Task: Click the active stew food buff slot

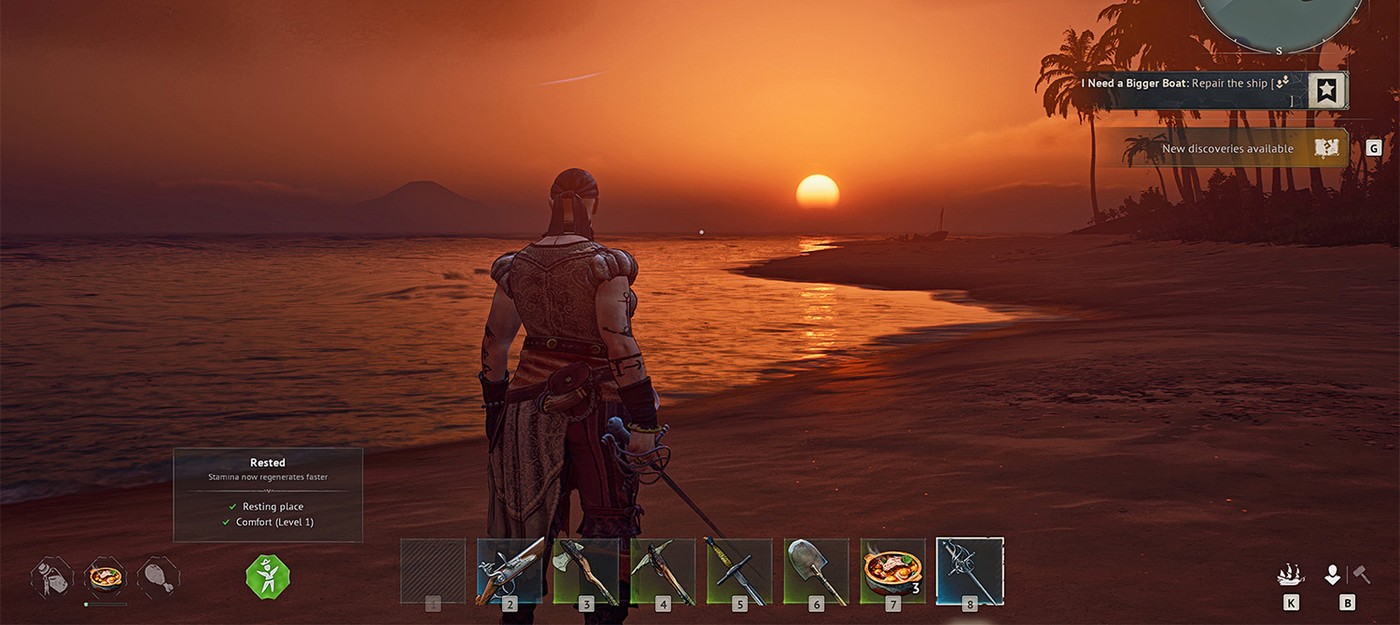Action: pyautogui.click(x=105, y=577)
